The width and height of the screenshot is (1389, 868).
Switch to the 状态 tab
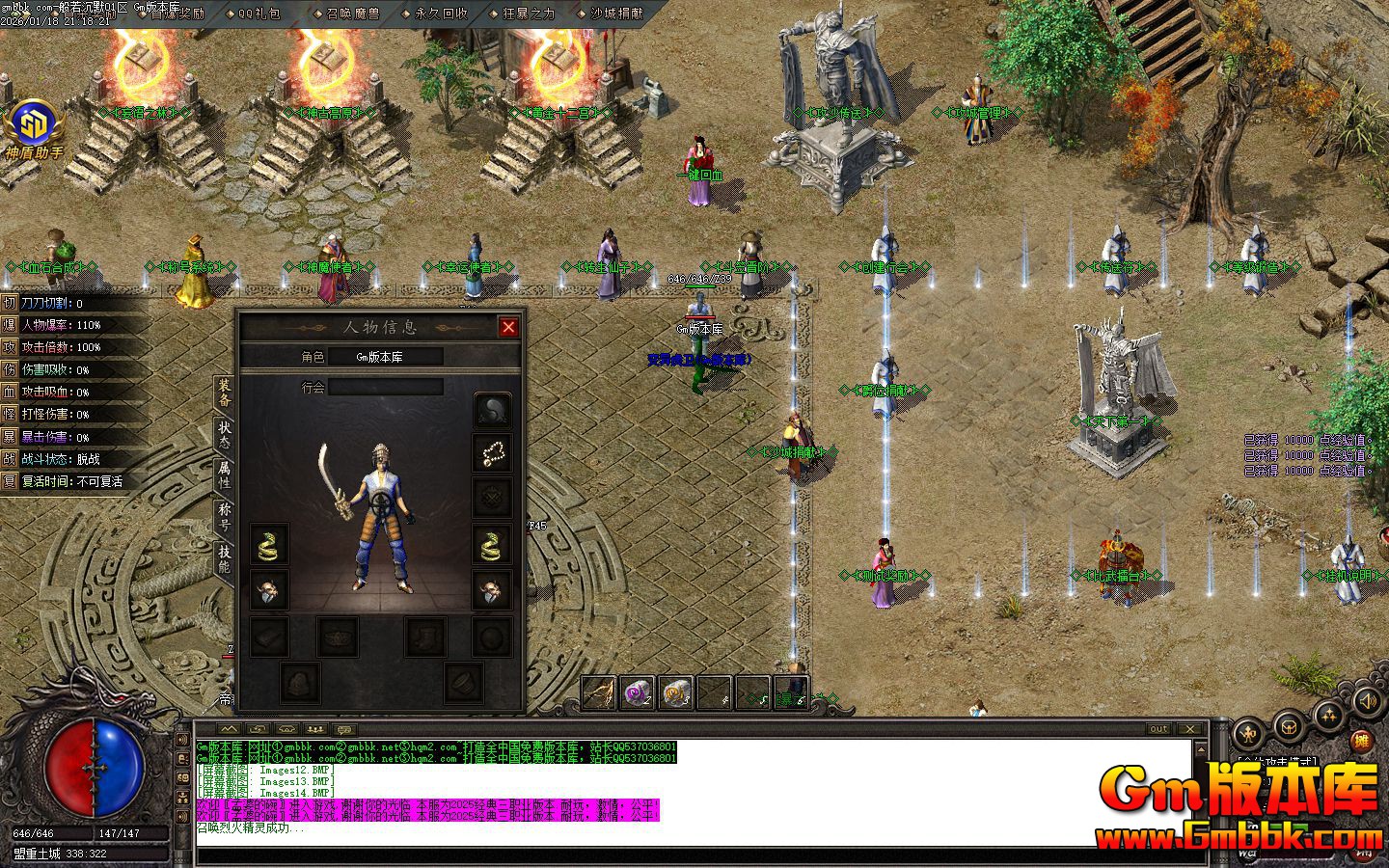pos(224,431)
